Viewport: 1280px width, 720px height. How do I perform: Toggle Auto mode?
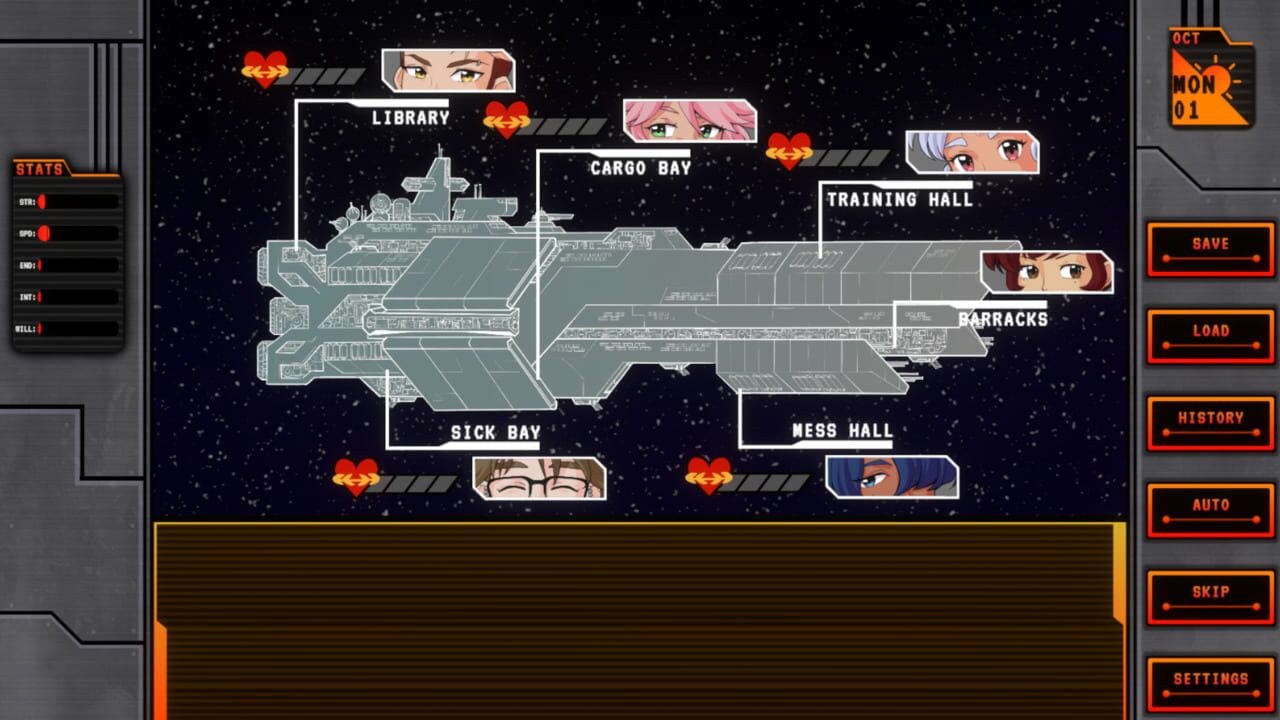tap(1209, 506)
